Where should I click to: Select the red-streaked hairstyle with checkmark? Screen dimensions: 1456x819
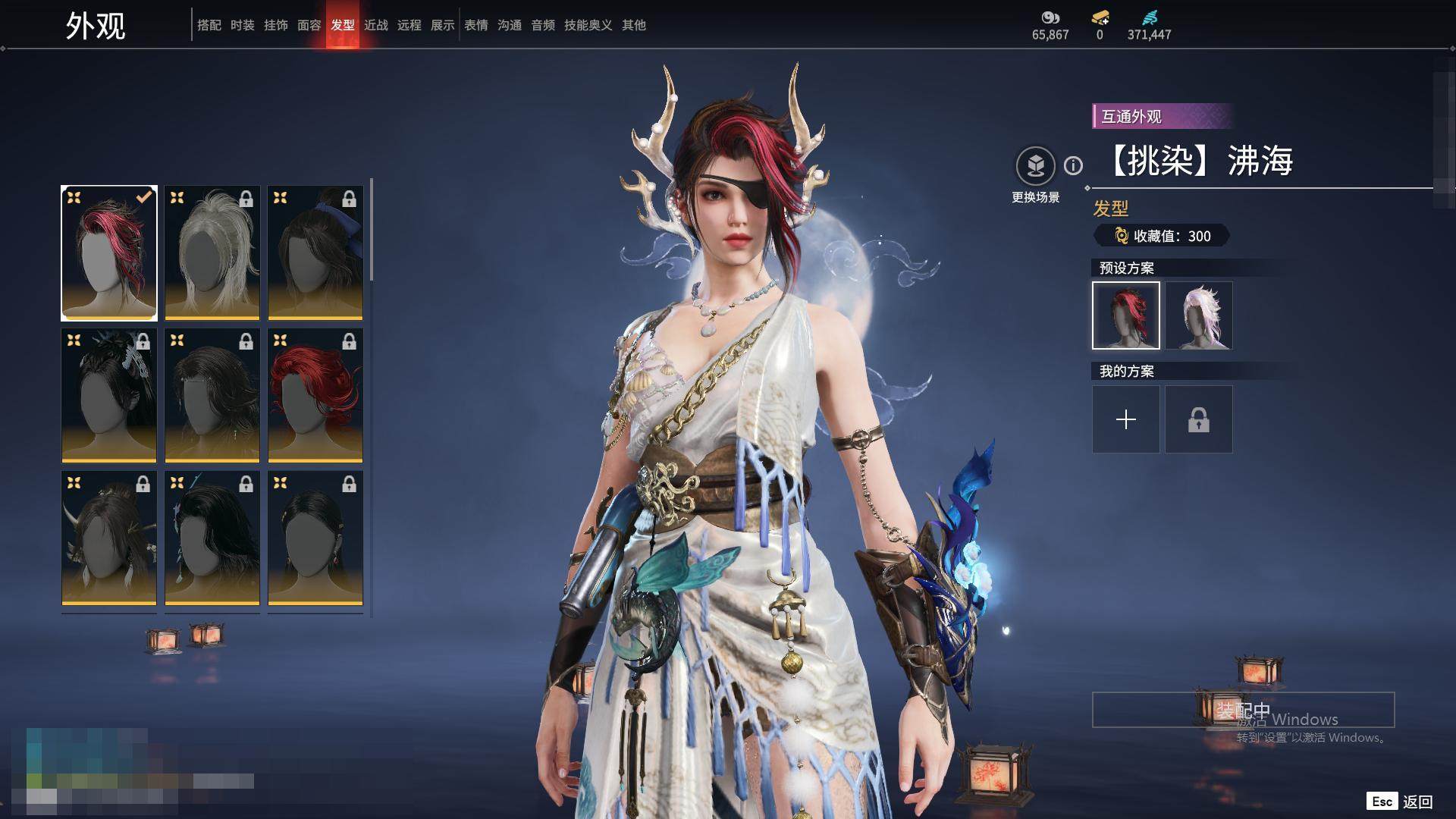pyautogui.click(x=109, y=253)
